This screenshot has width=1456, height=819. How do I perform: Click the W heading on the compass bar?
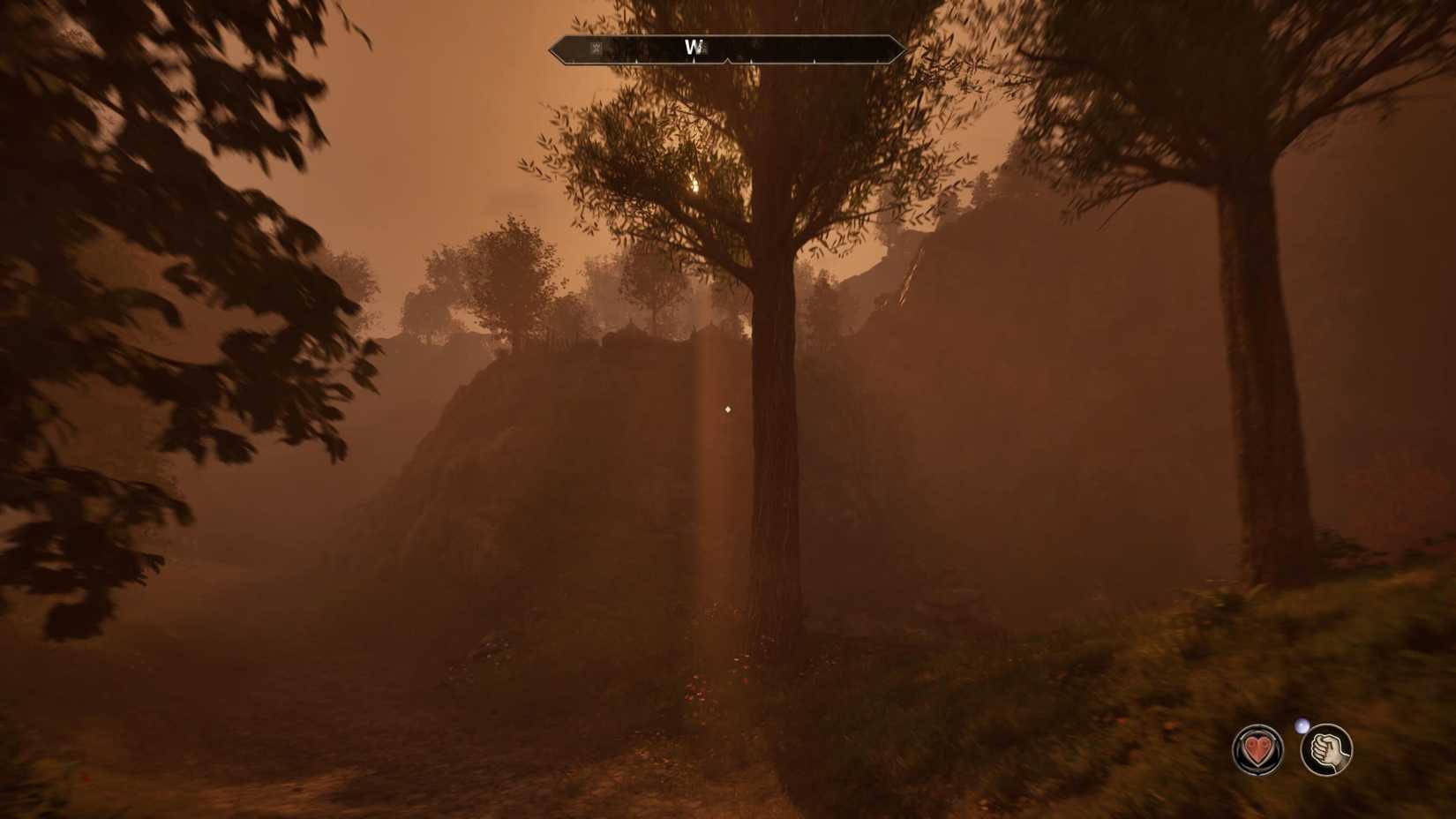tap(693, 46)
